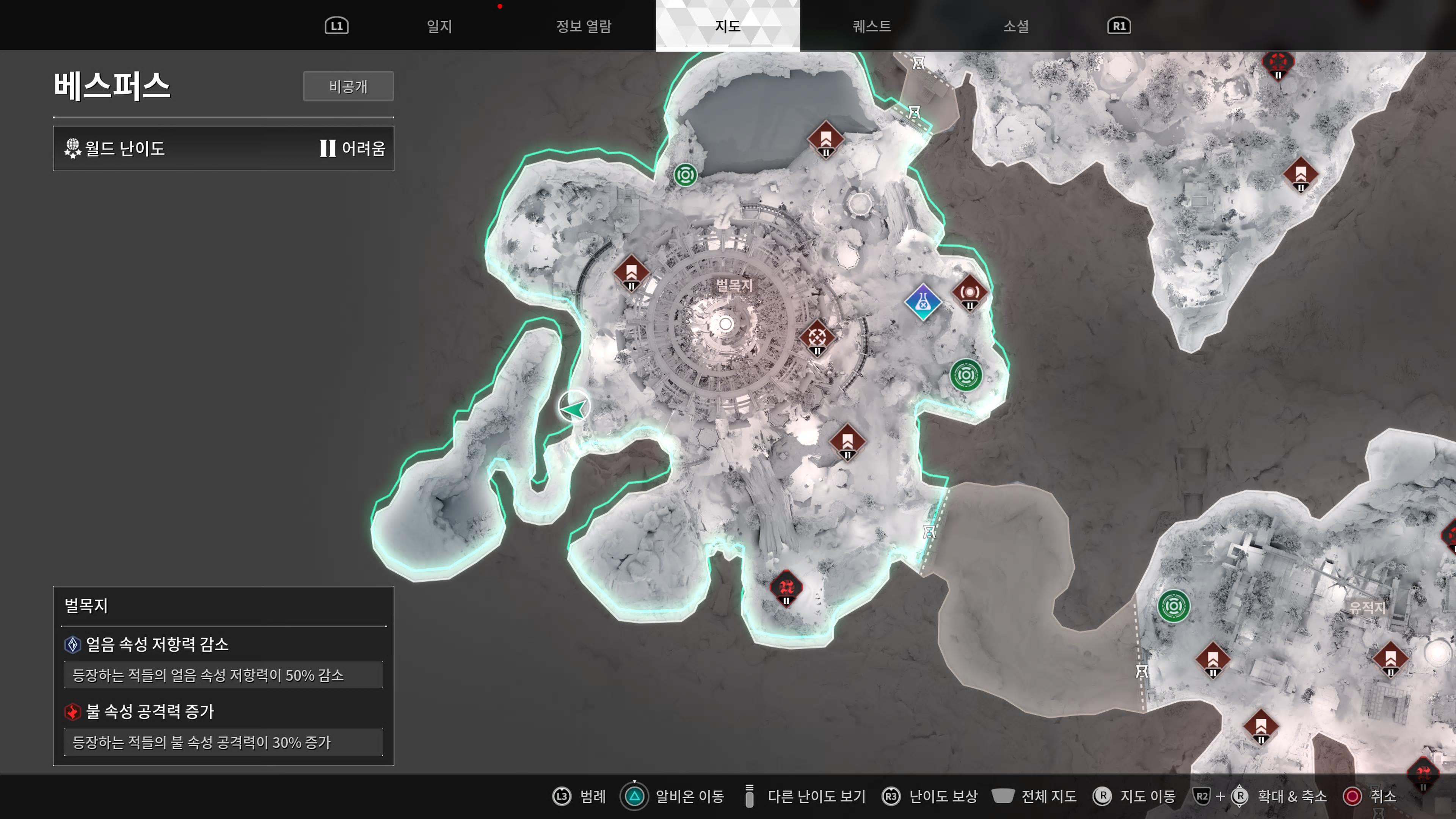Screen dimensions: 1456x819
Task: Click the 비공개 privacy button
Action: [348, 86]
